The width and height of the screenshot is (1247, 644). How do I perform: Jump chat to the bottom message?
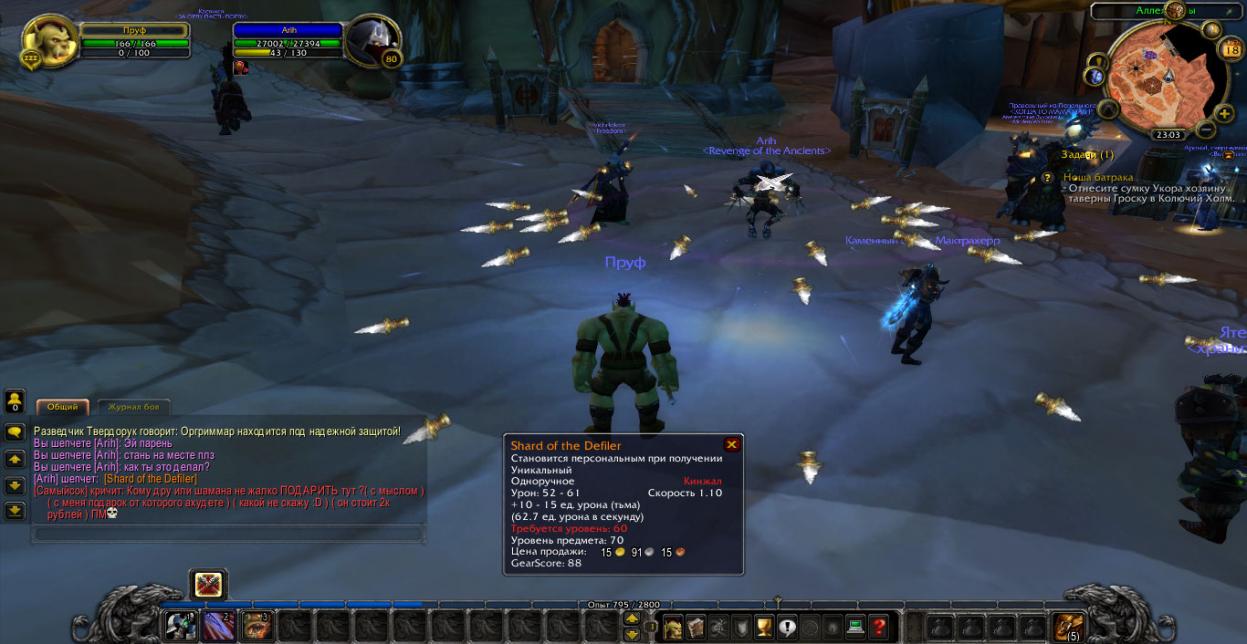click(15, 511)
